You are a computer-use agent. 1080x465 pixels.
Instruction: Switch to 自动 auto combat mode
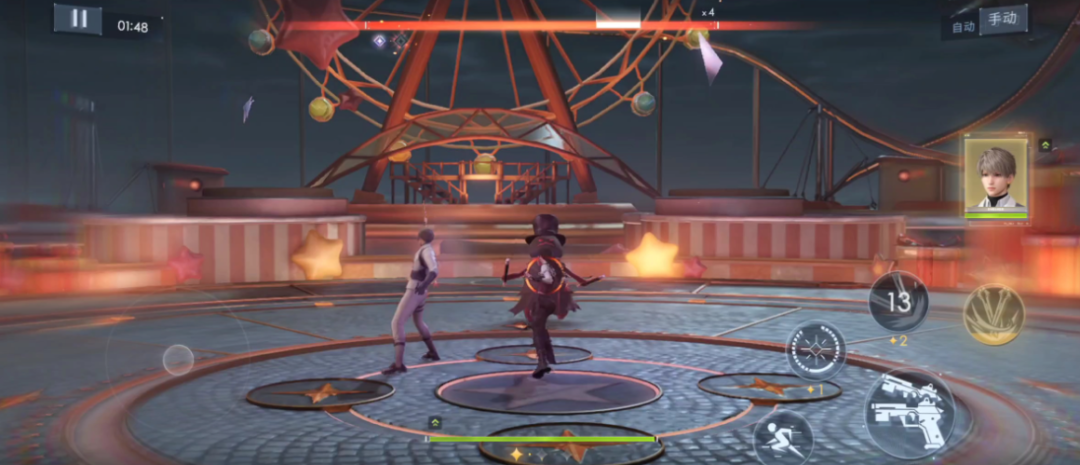(x=963, y=27)
